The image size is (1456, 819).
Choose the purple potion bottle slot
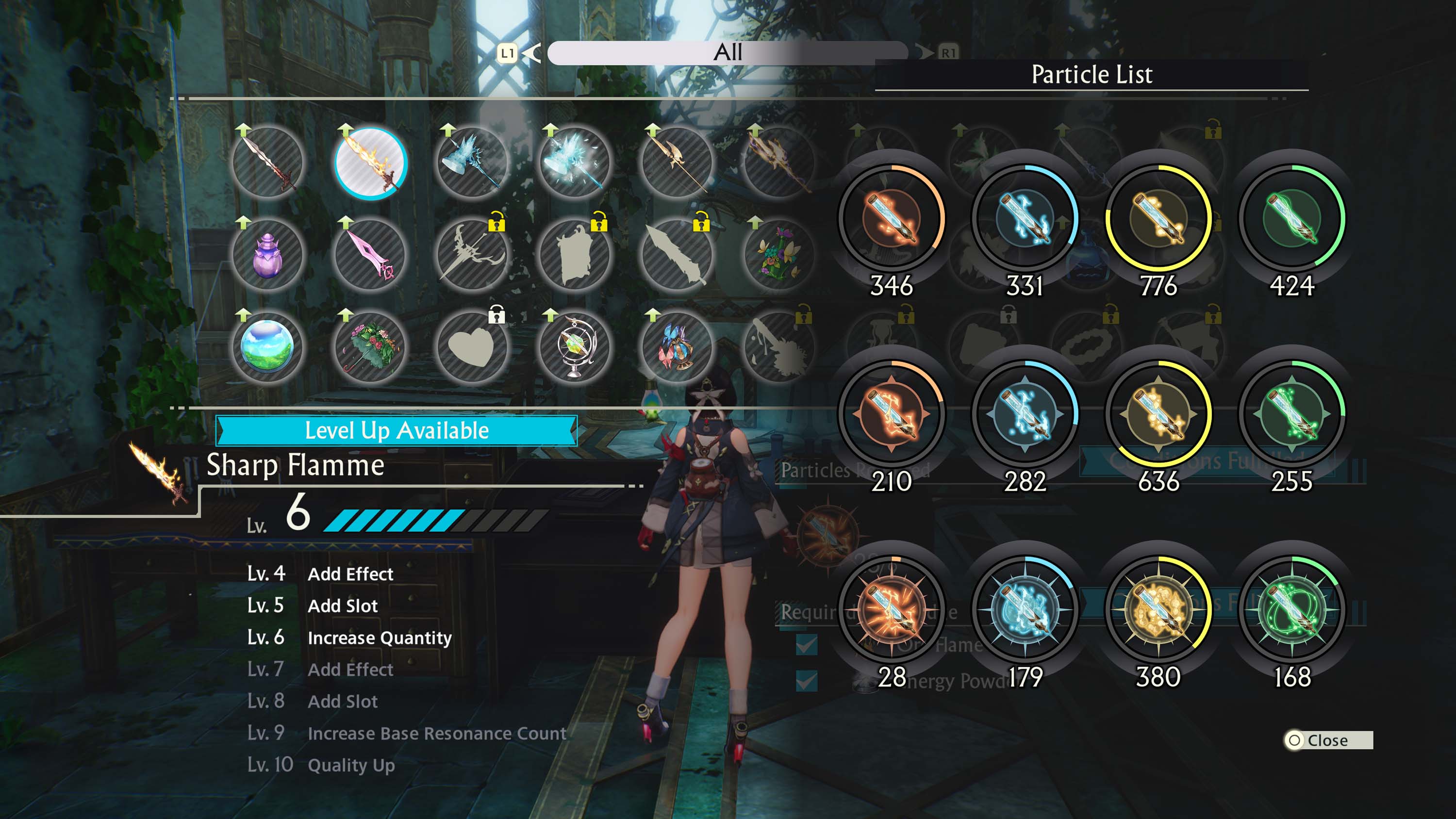267,256
